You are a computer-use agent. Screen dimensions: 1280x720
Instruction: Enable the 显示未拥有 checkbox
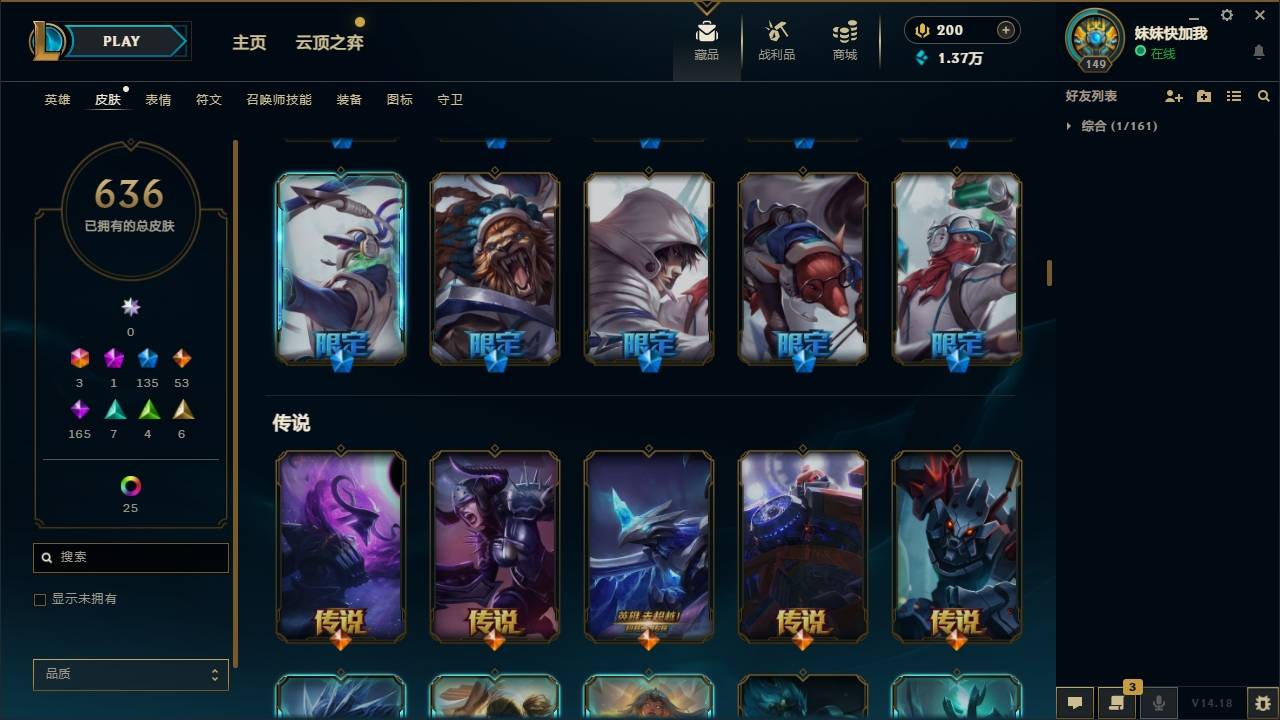39,599
